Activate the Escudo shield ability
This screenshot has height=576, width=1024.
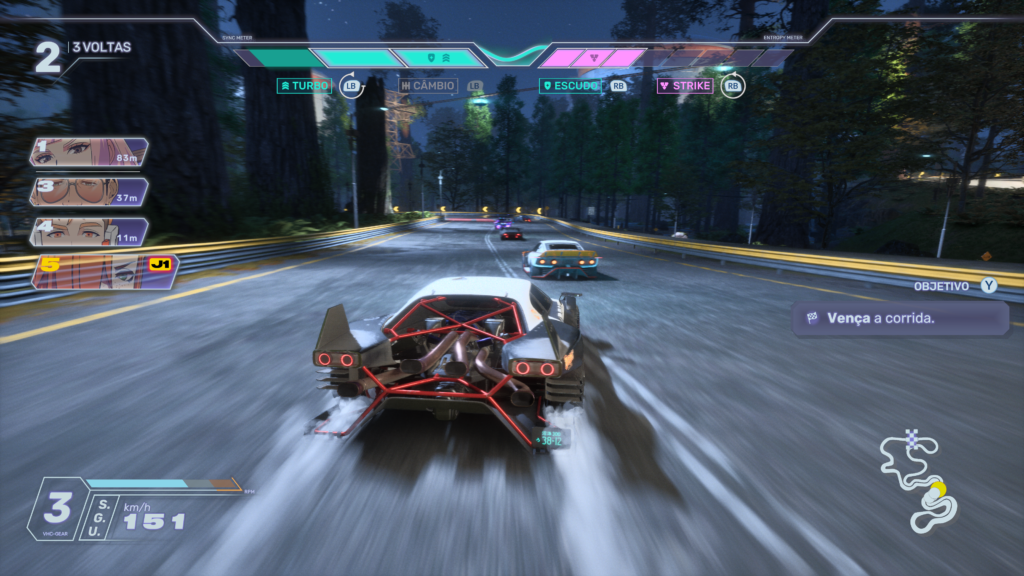pos(570,86)
